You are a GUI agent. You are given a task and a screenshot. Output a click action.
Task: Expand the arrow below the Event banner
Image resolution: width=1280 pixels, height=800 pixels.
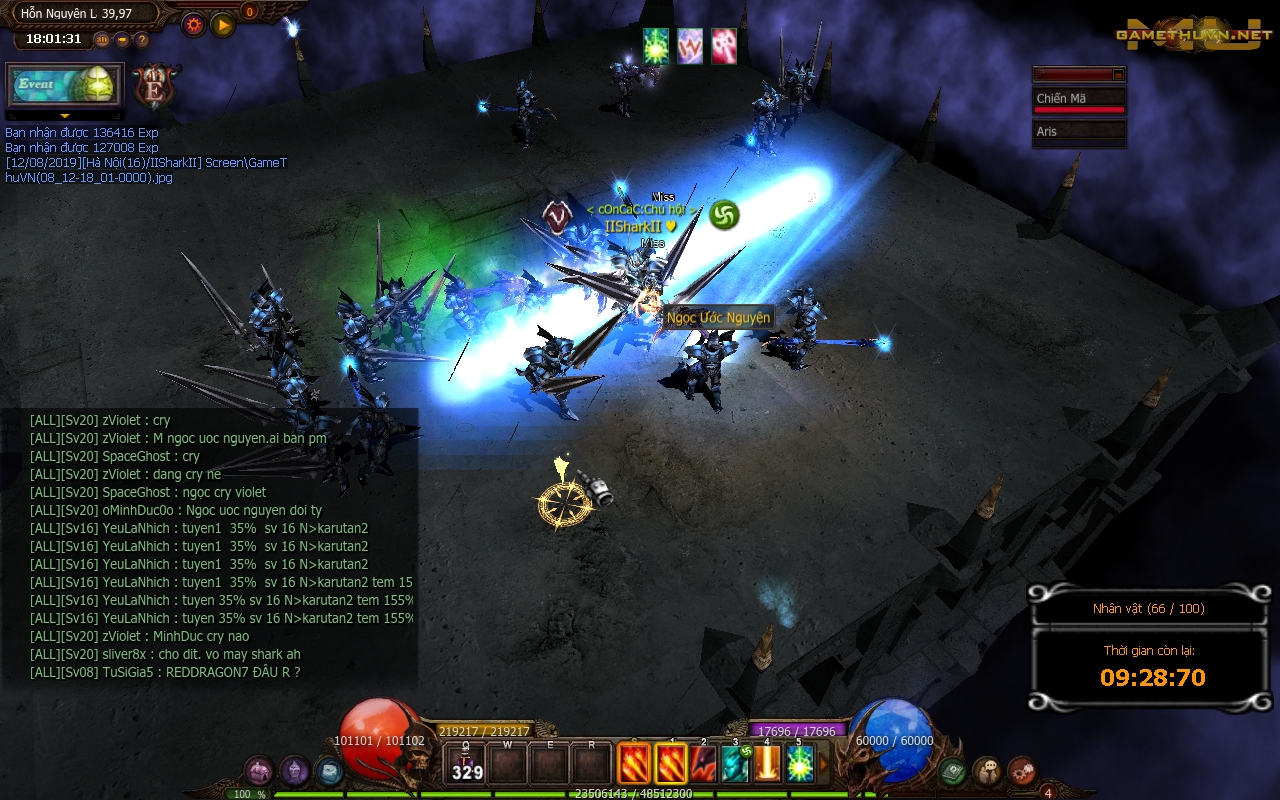click(x=65, y=116)
